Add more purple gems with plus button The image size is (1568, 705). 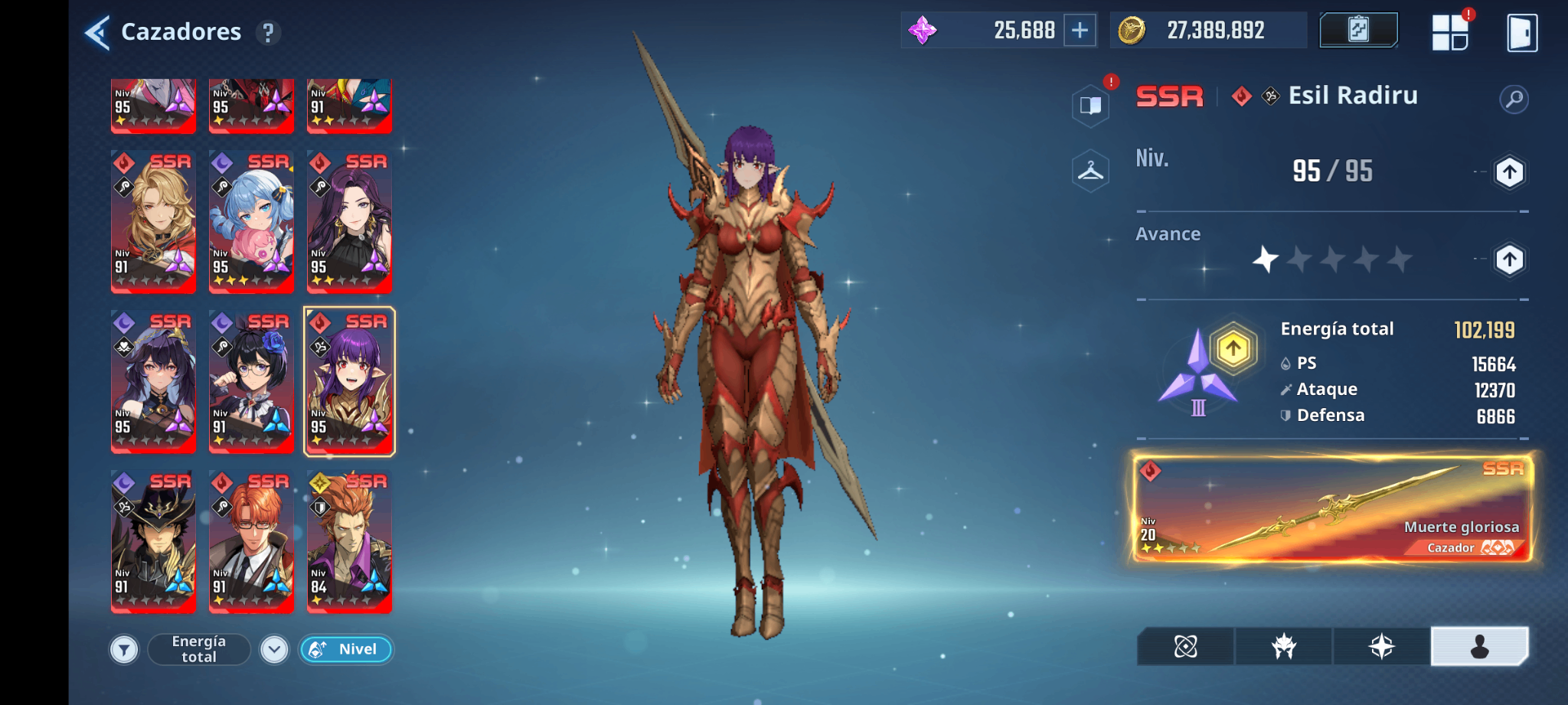tap(1080, 31)
